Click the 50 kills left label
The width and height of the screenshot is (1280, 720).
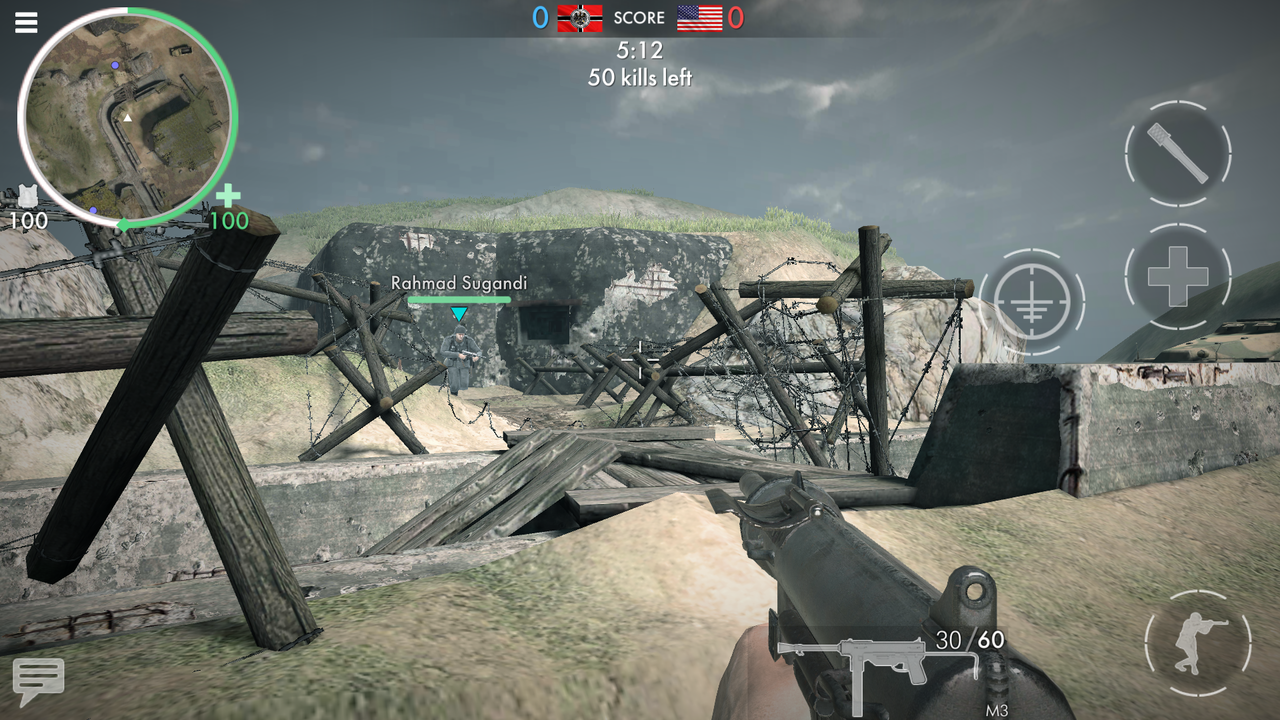[640, 76]
